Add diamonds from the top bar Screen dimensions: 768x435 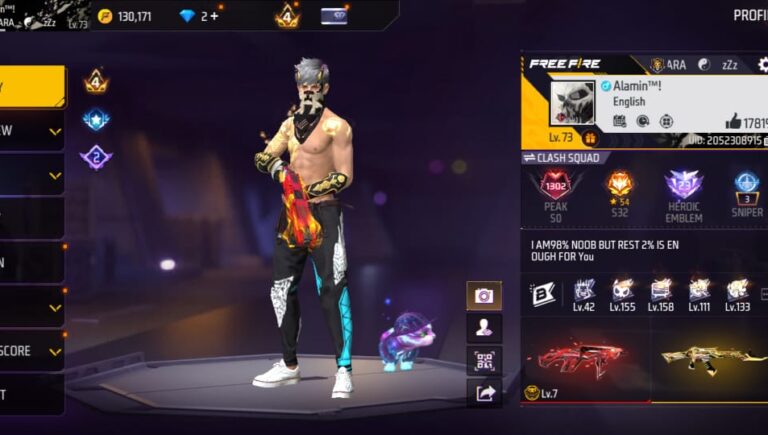coord(215,16)
